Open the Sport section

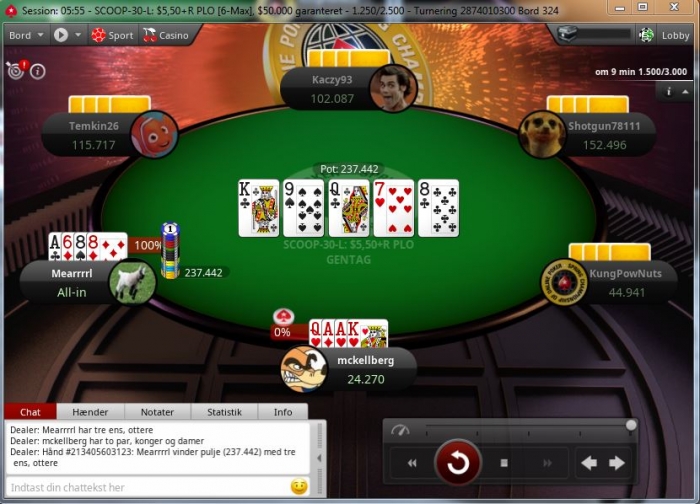111,34
